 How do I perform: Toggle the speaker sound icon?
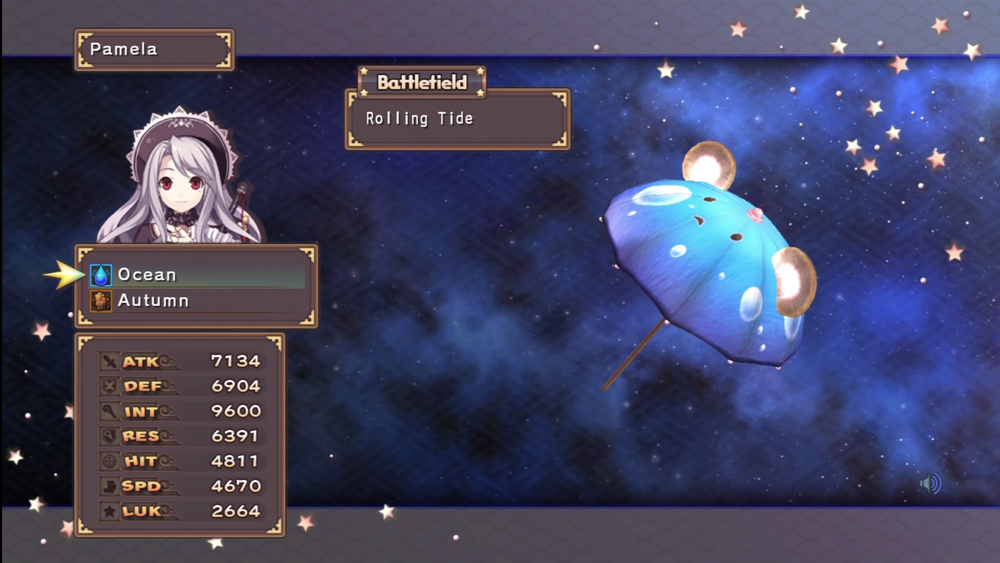(x=930, y=485)
